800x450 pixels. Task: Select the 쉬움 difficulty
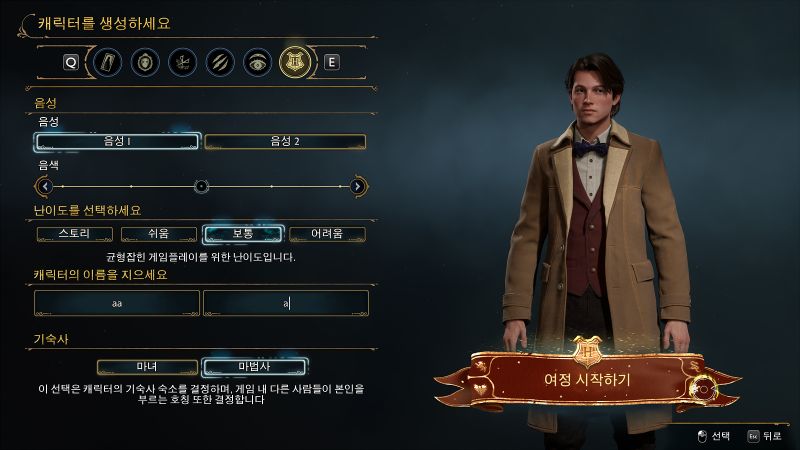[159, 234]
